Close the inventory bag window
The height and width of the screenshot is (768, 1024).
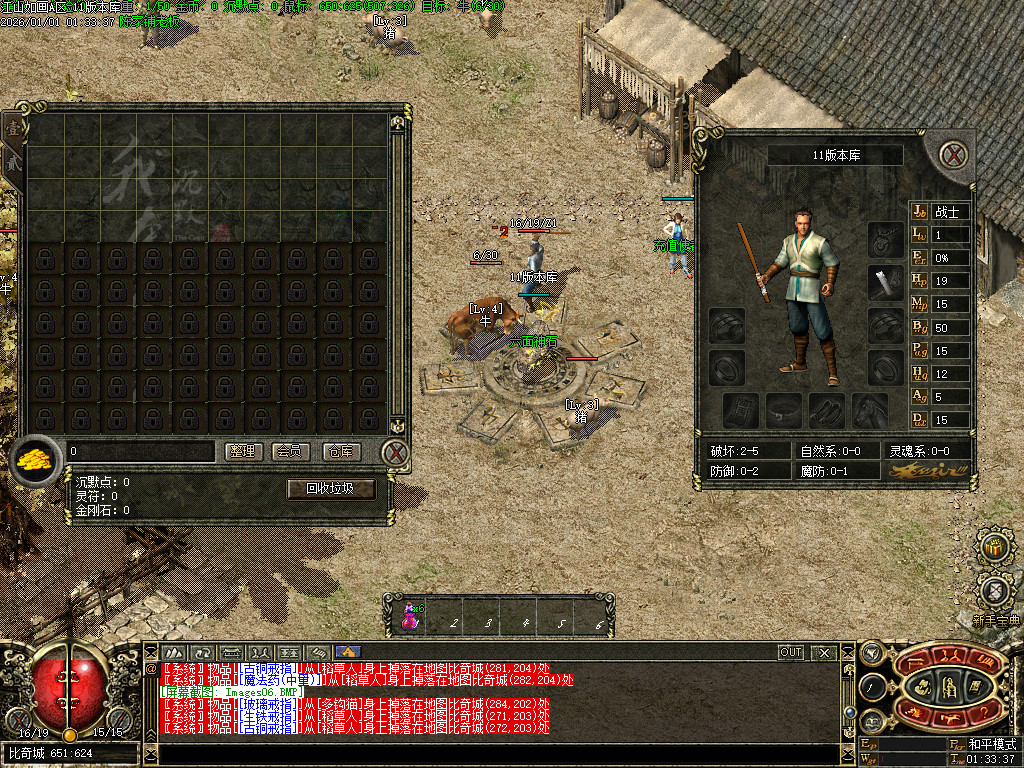pyautogui.click(x=396, y=453)
